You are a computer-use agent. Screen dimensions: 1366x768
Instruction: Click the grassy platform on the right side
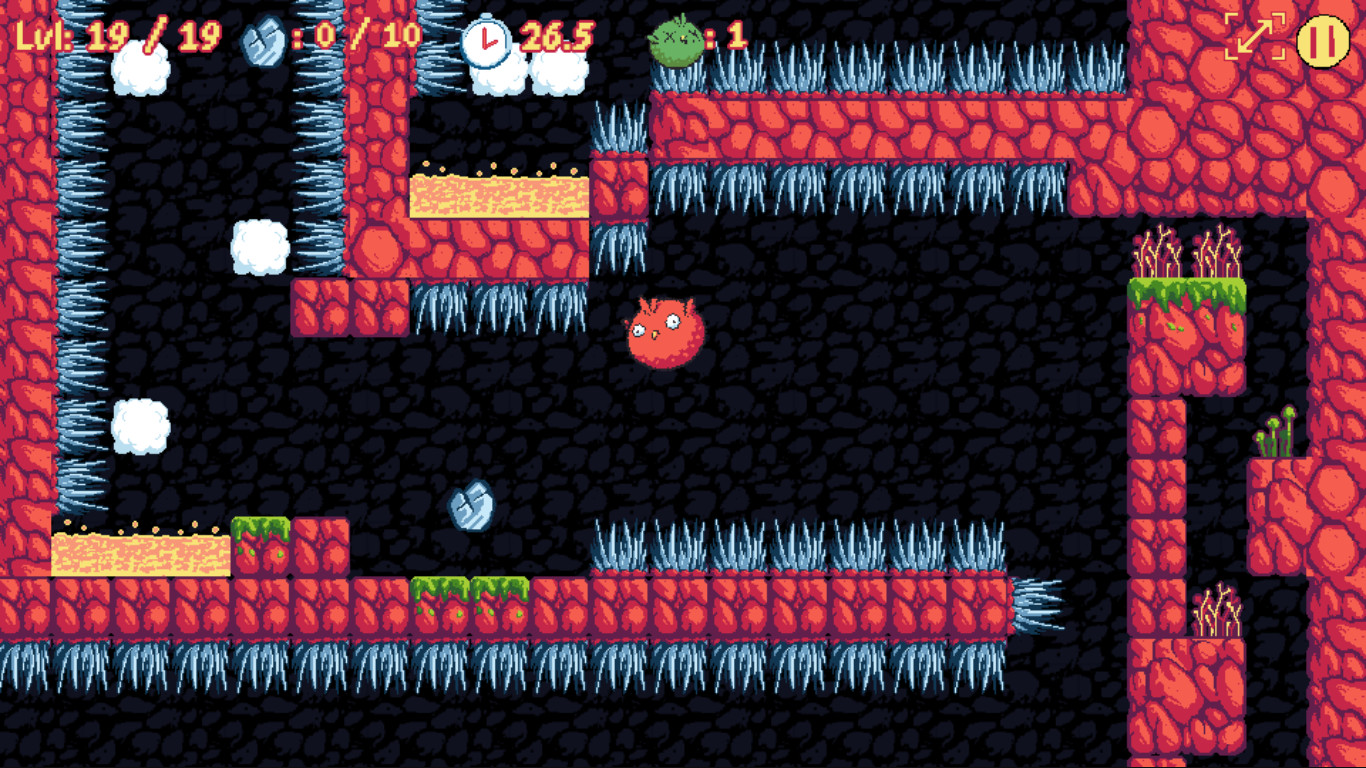(1185, 295)
